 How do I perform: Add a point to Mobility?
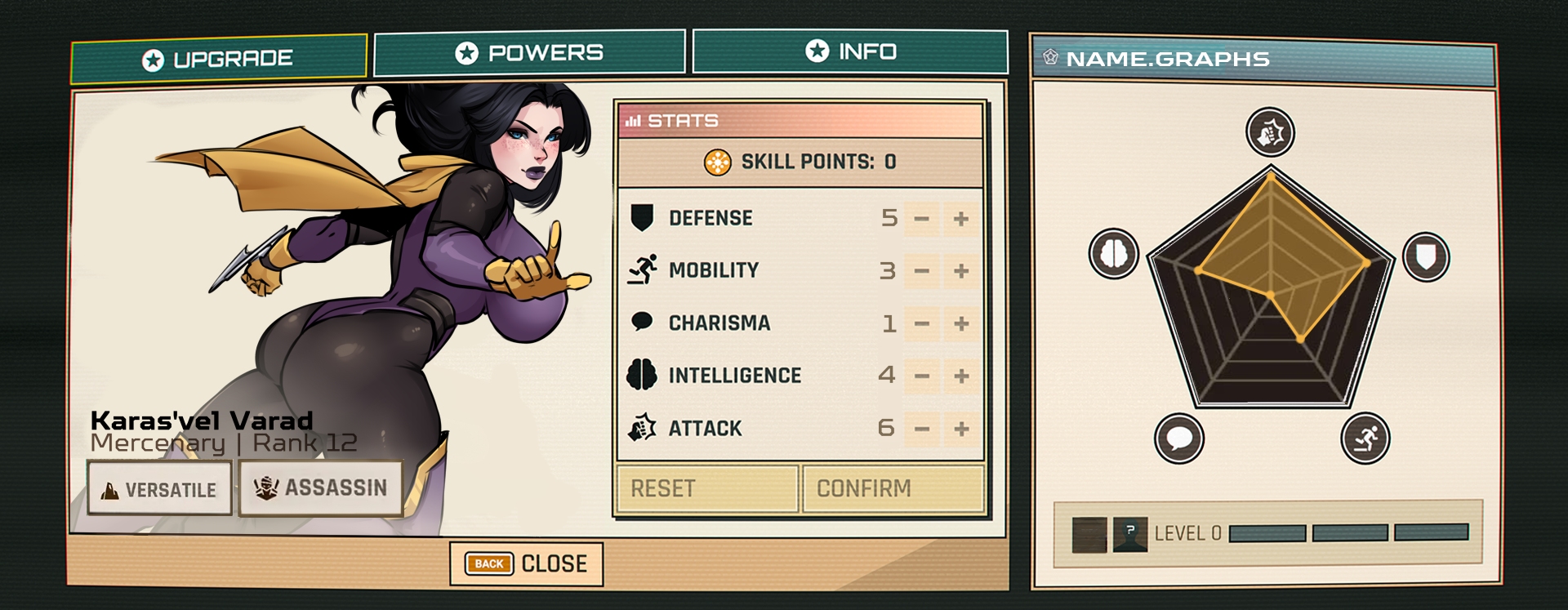961,271
